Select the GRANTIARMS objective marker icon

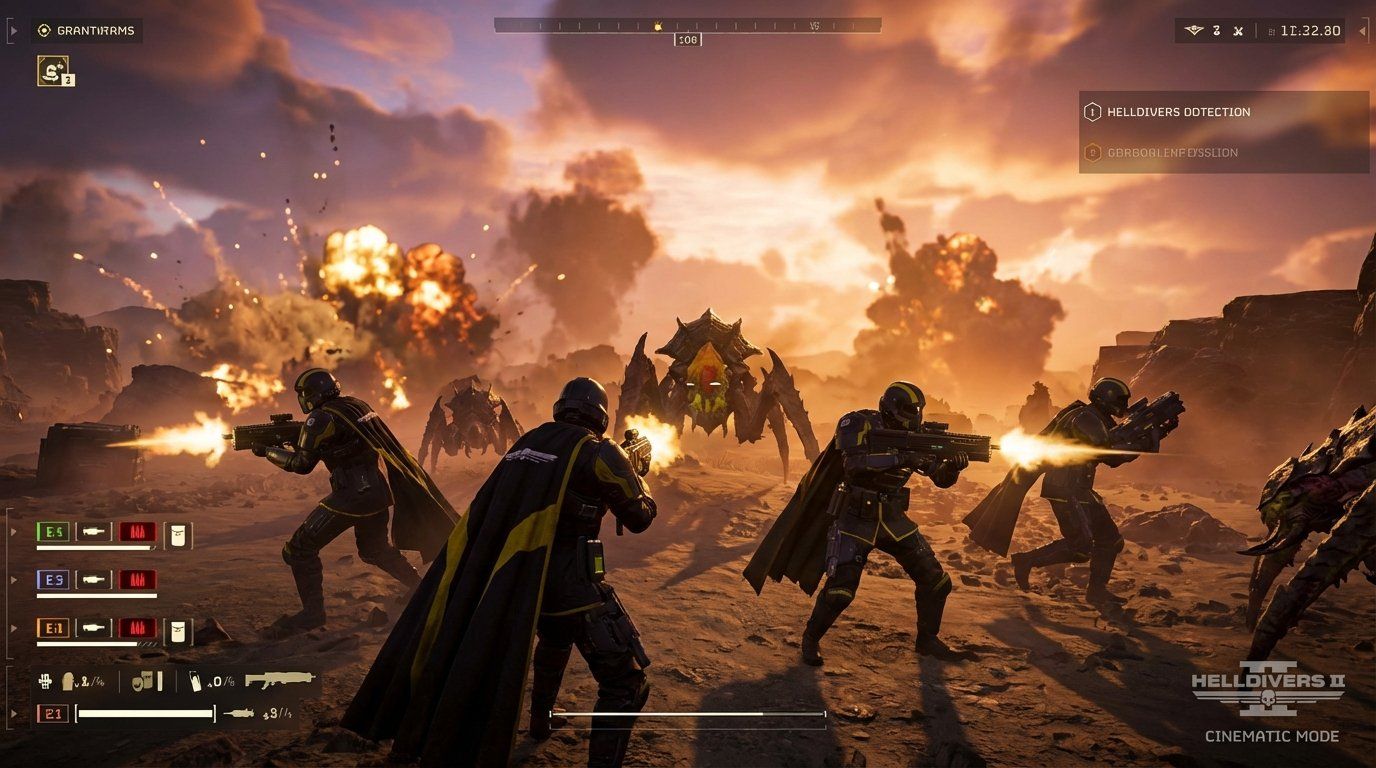[x=42, y=30]
